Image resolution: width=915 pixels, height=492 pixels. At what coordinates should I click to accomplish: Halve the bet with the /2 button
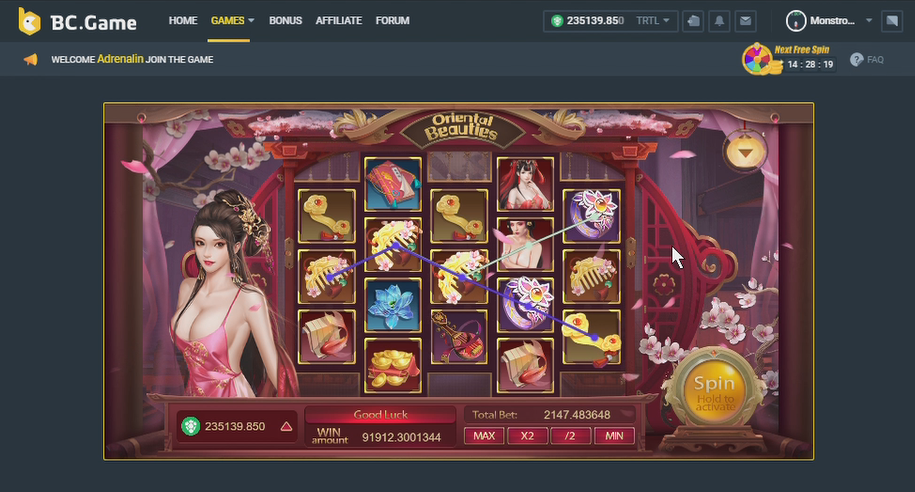click(570, 436)
